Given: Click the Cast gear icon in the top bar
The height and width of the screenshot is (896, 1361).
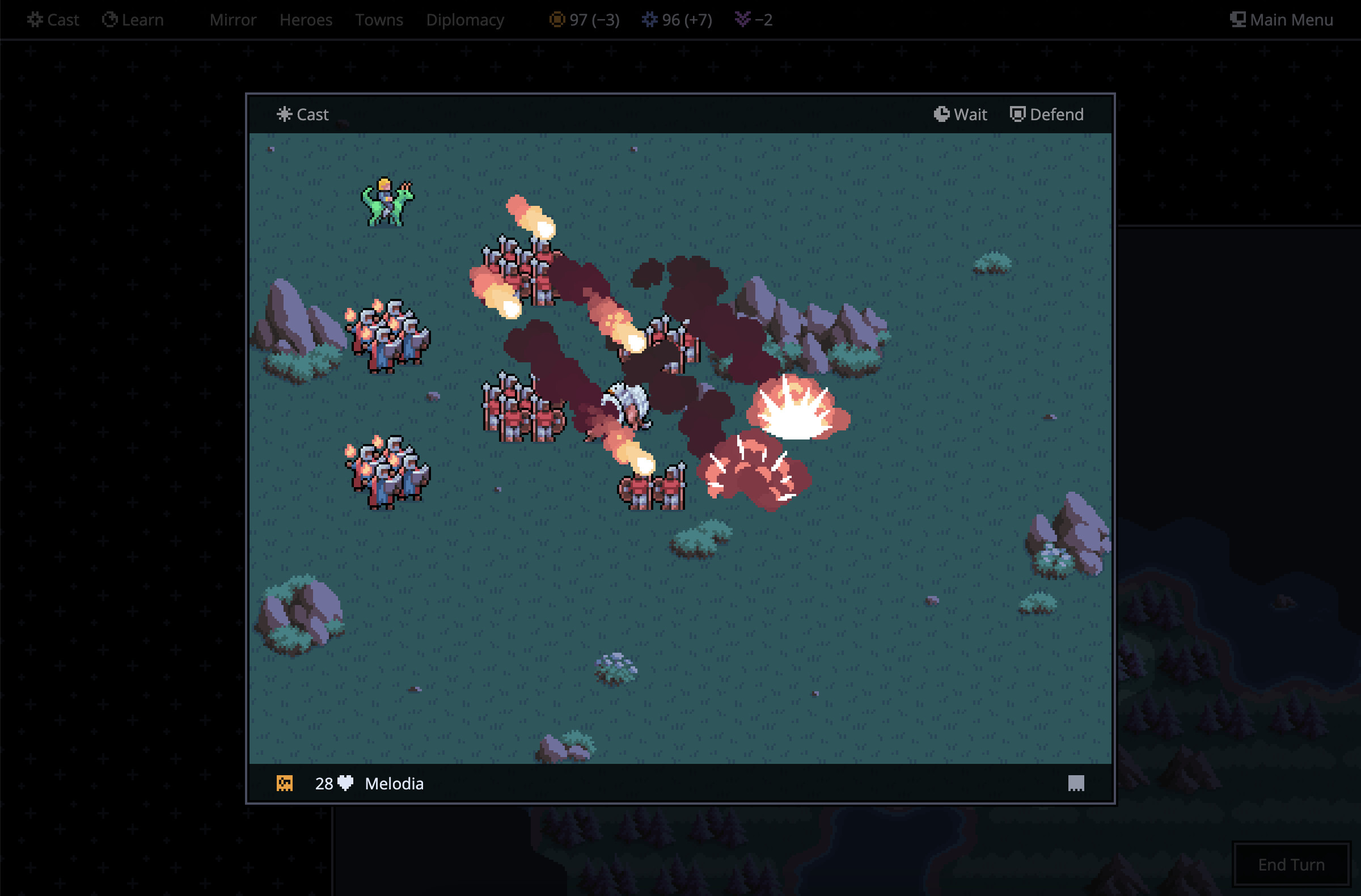Looking at the screenshot, I should (35, 19).
